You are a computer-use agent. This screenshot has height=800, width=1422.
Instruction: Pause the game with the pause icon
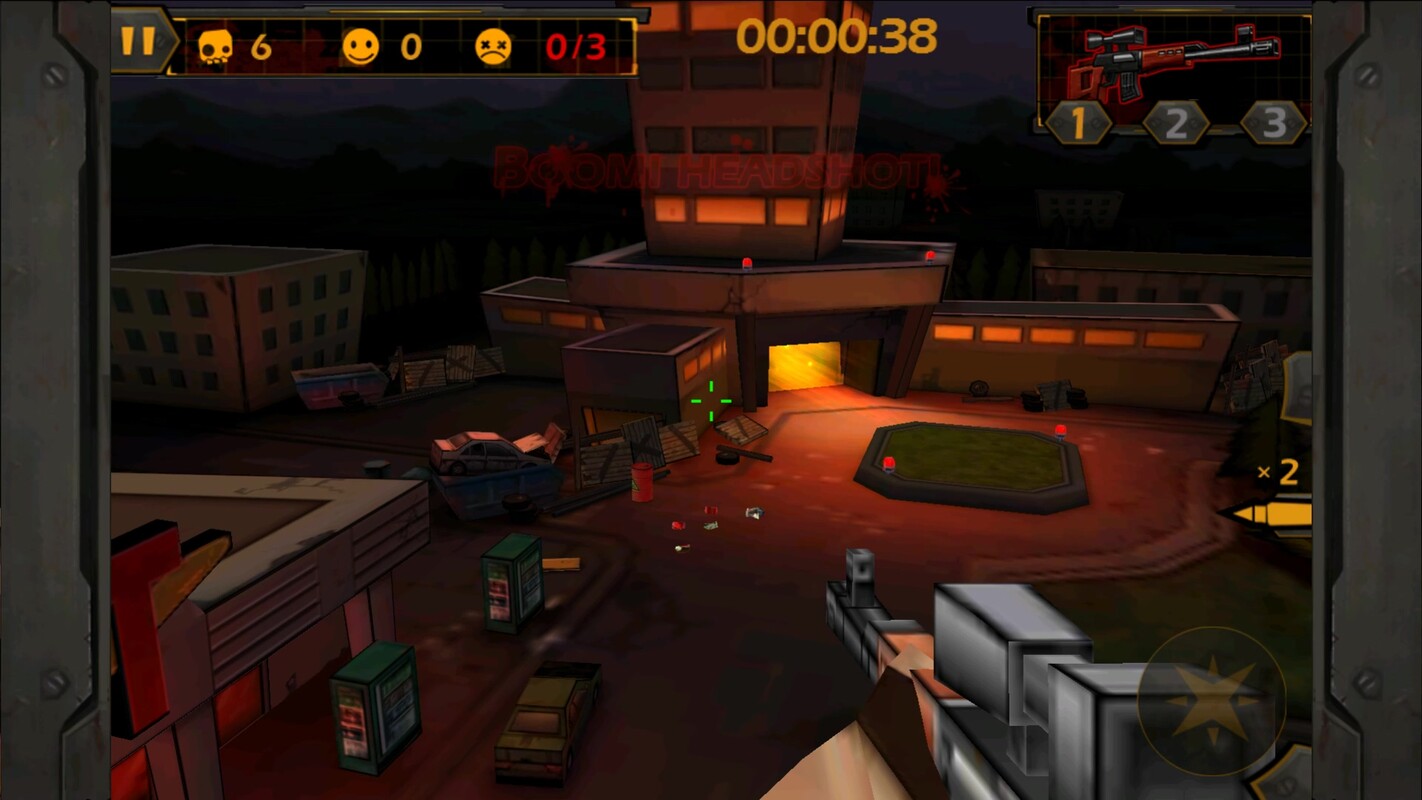[x=138, y=42]
